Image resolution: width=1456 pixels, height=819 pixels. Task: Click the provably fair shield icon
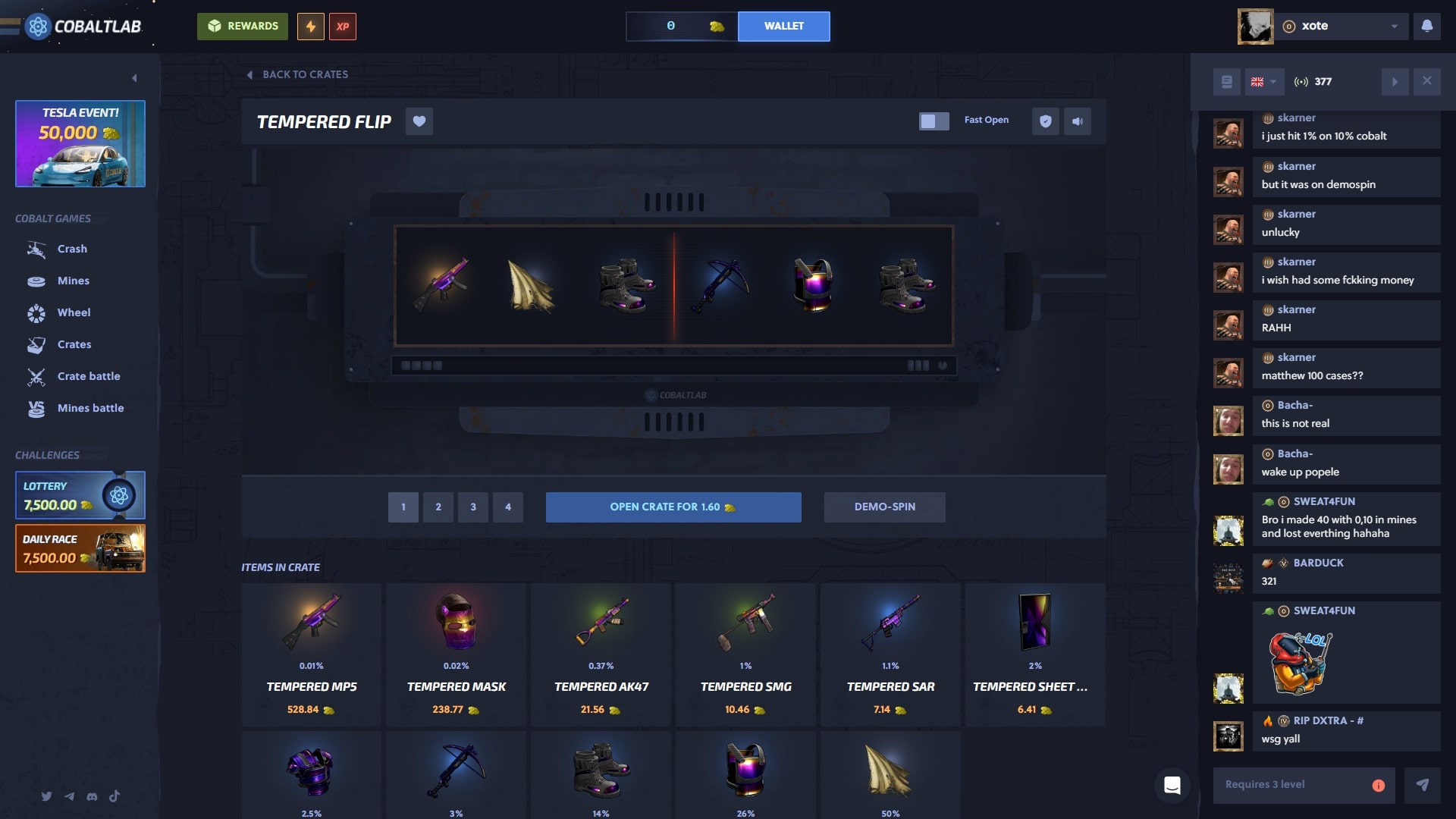[x=1046, y=121]
